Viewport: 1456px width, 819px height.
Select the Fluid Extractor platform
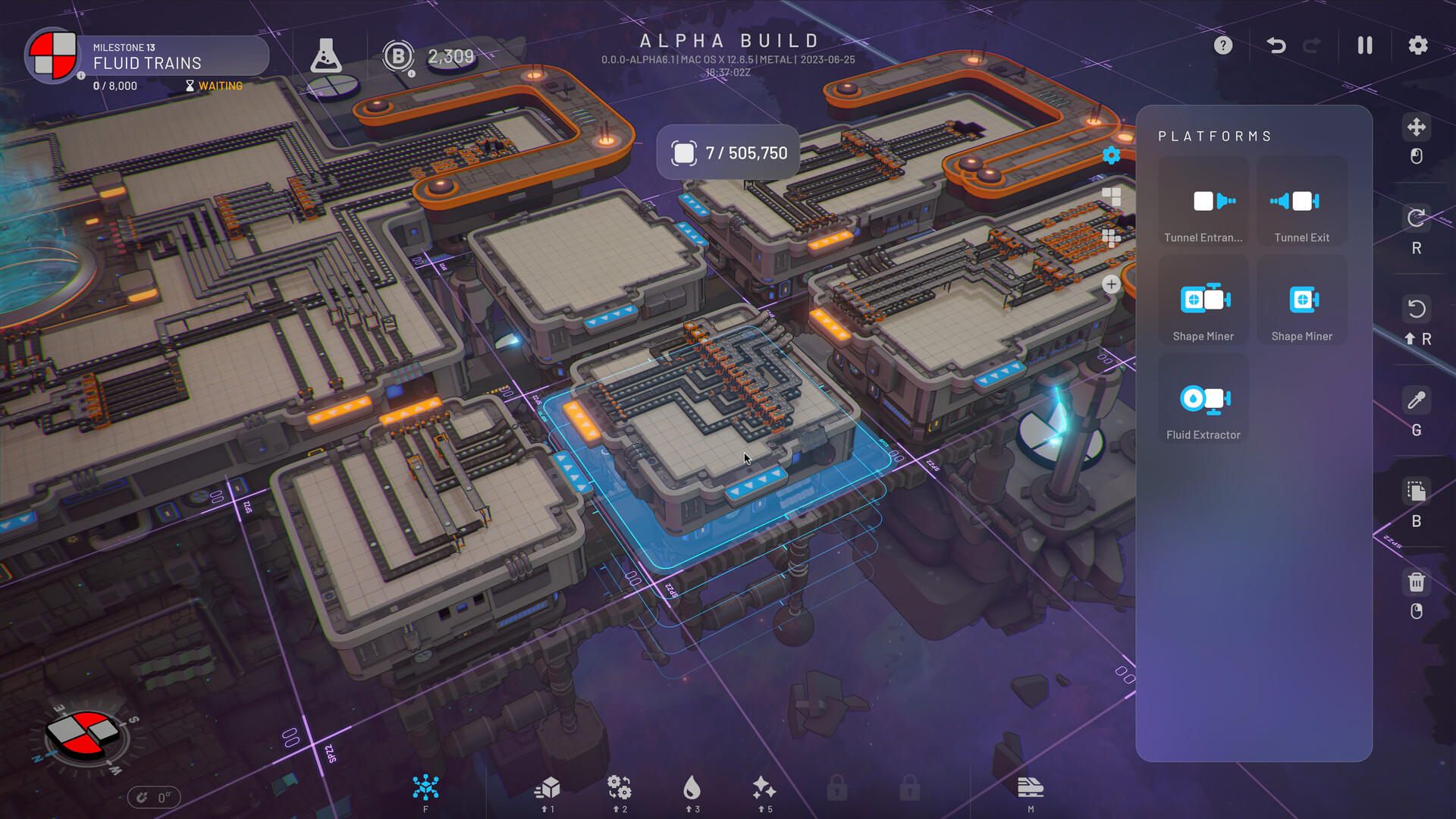pyautogui.click(x=1203, y=398)
